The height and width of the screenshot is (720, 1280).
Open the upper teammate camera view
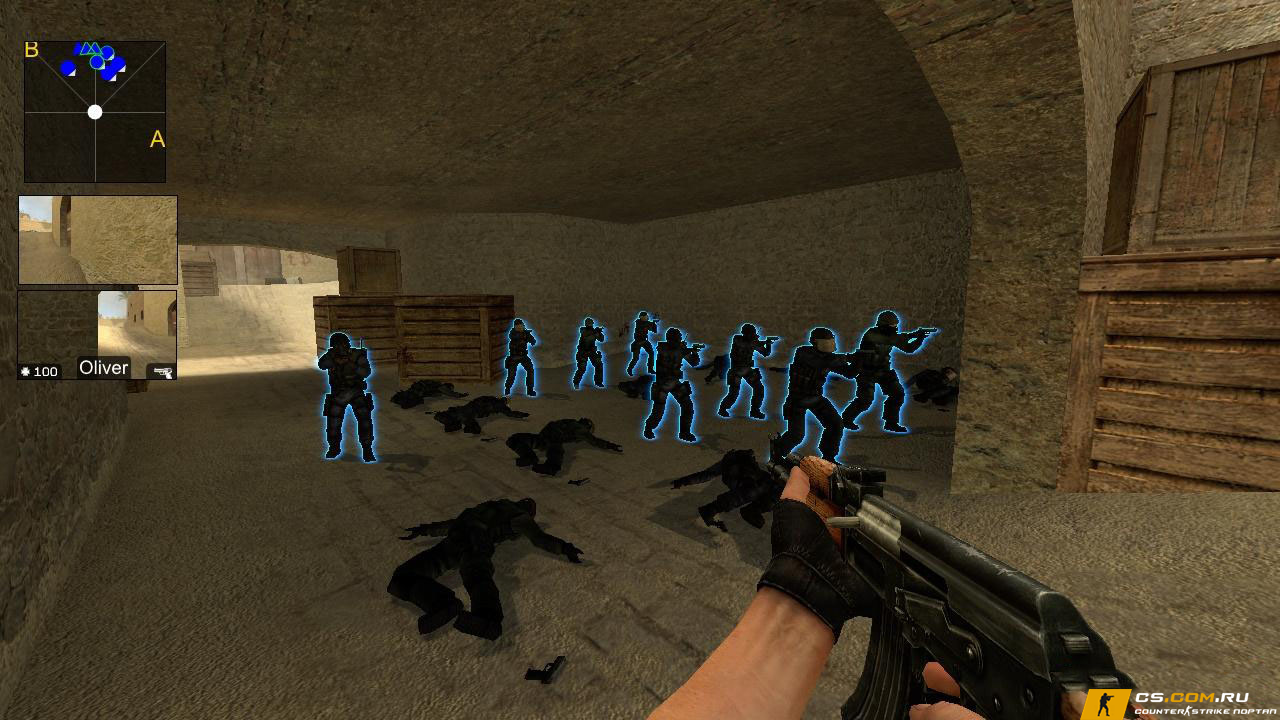[x=98, y=240]
